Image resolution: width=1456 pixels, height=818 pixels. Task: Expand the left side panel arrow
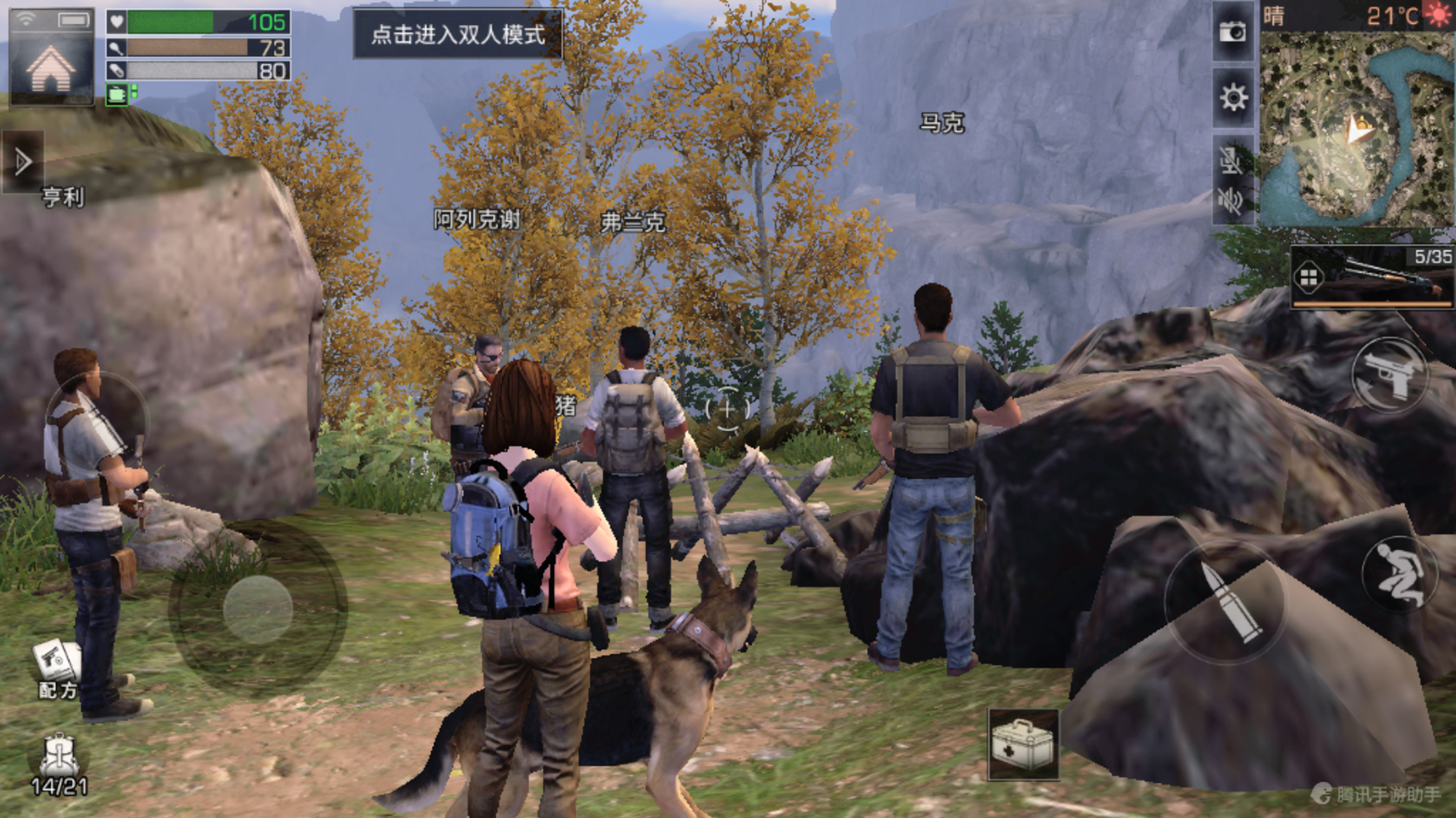click(23, 162)
